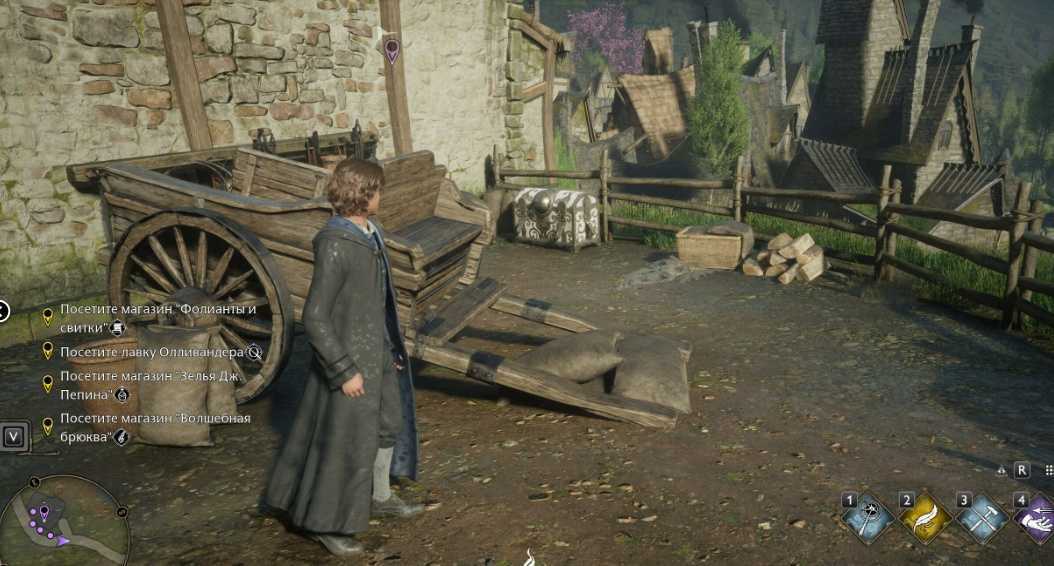Choose the "Зелья Дж. Пепина" objective

pyautogui.click(x=152, y=385)
